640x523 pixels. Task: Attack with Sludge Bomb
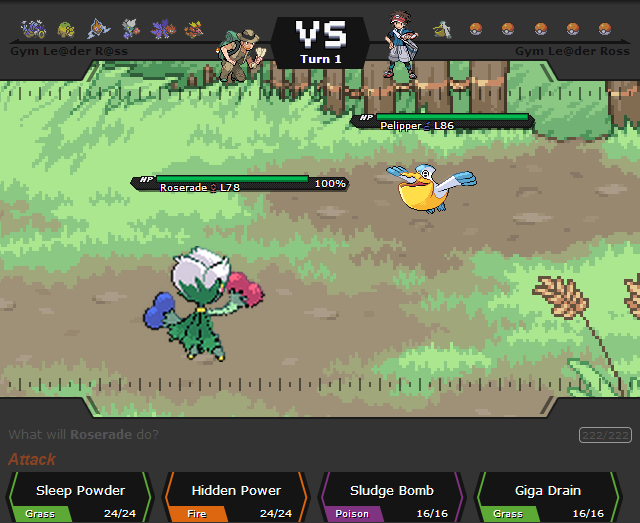(x=392, y=498)
